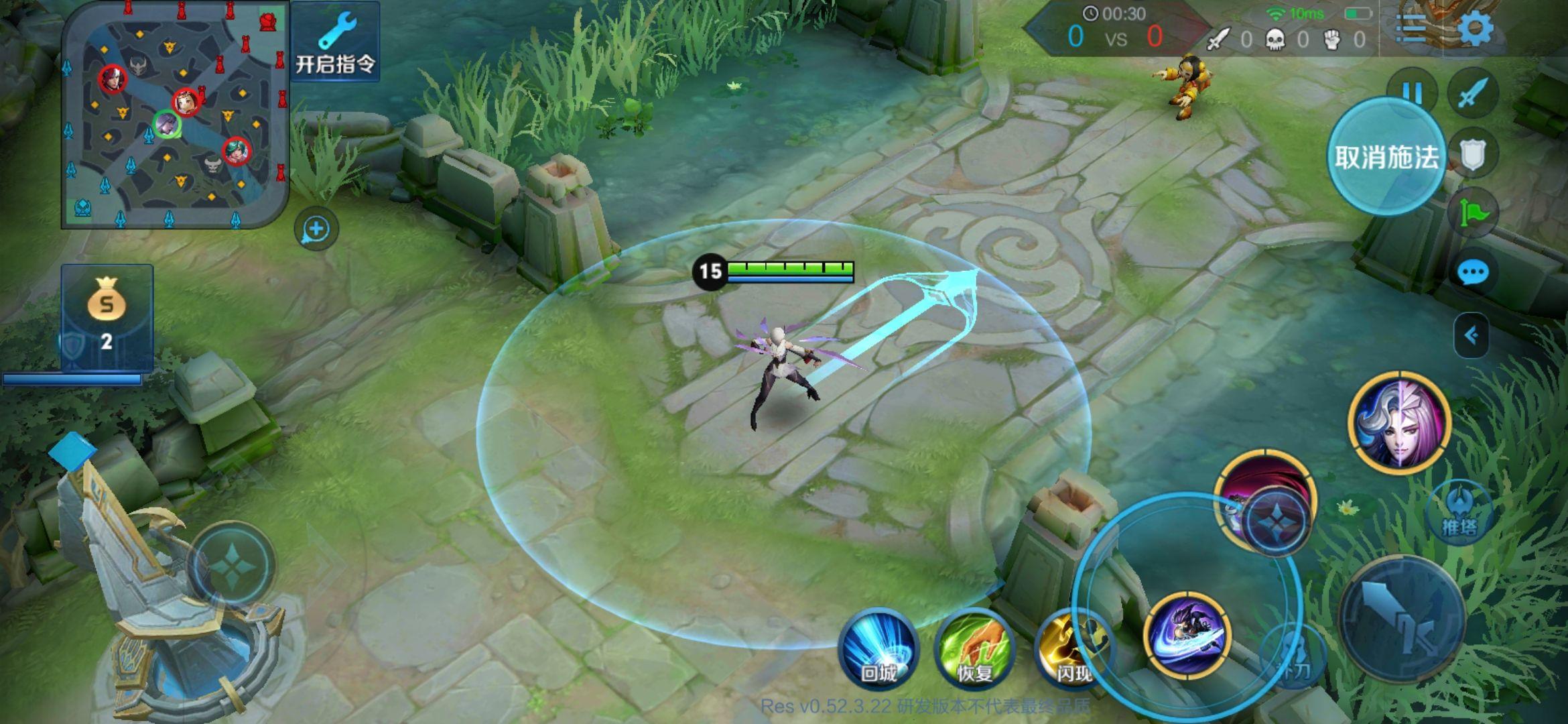
Task: Open the settings gear
Action: click(1476, 28)
